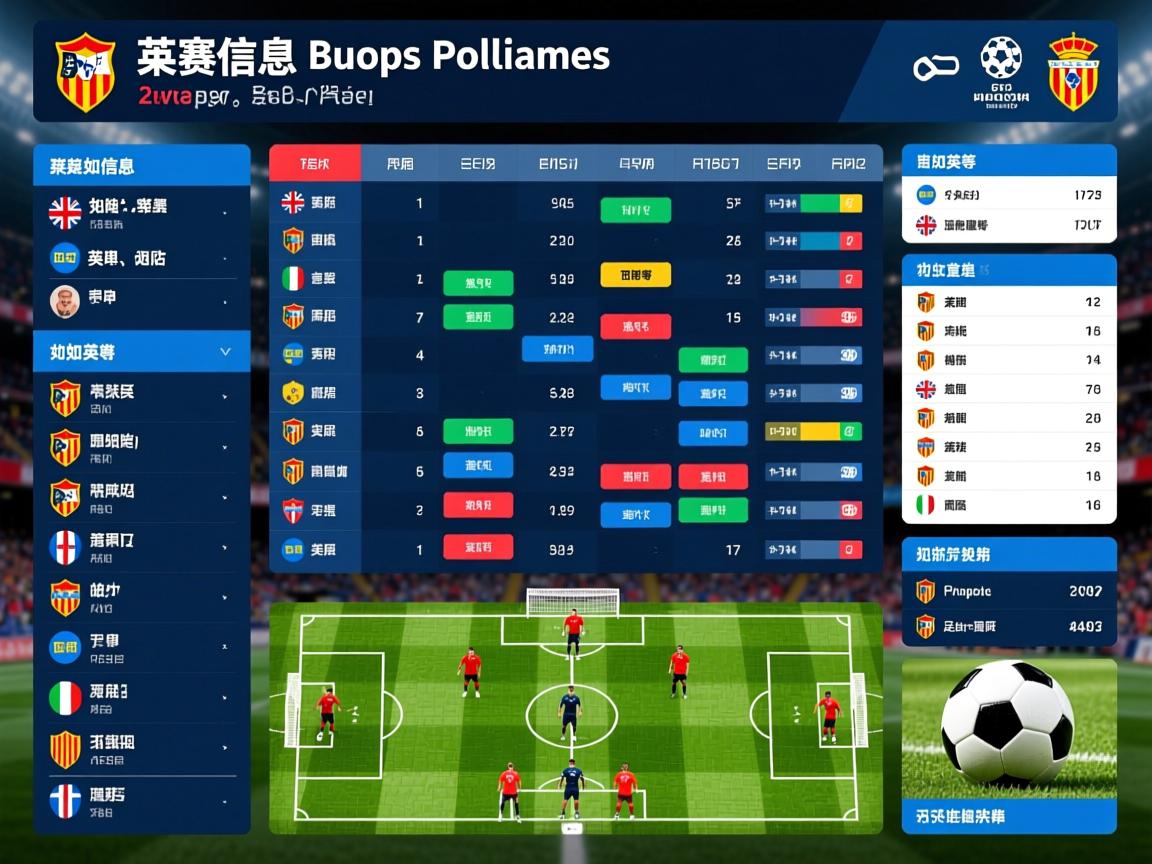Viewport: 1152px width, 864px height.
Task: Choose the yellow round badge row in center table
Action: [322, 392]
